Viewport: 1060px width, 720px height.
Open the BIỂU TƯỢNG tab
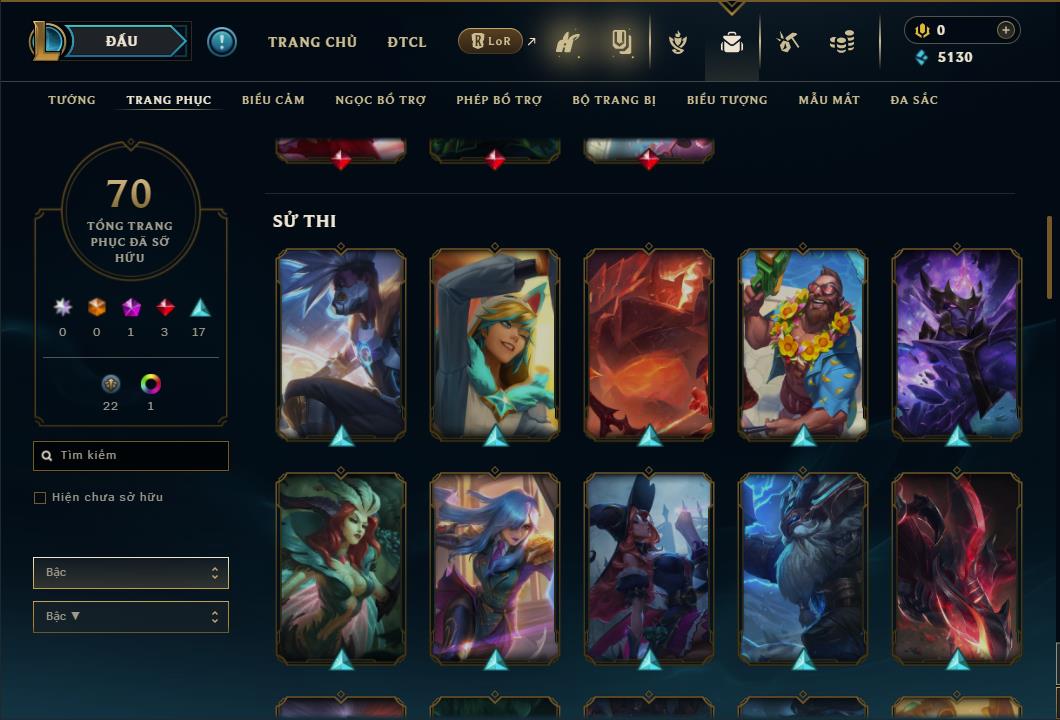(727, 100)
